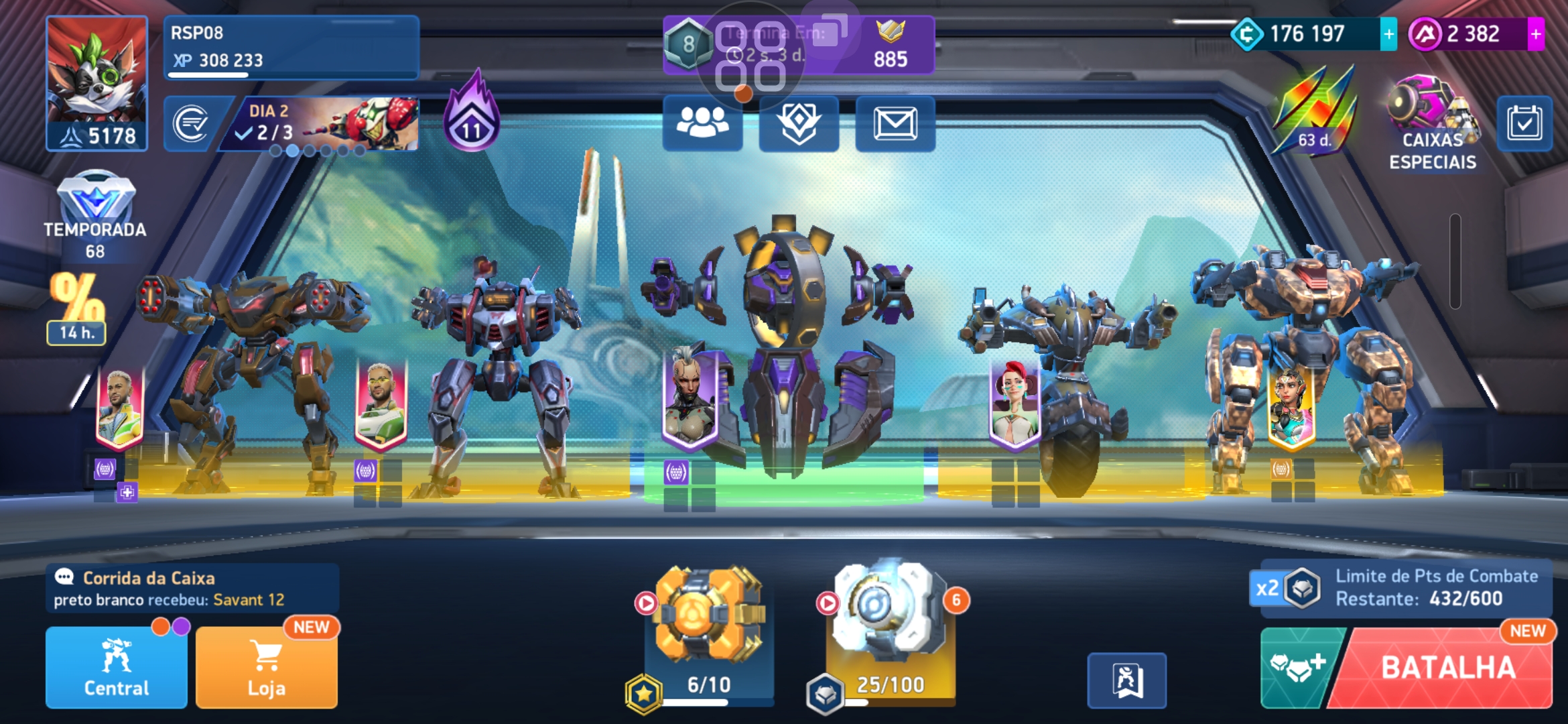
Task: Open the 63 d. lightning event icon
Action: click(1313, 111)
